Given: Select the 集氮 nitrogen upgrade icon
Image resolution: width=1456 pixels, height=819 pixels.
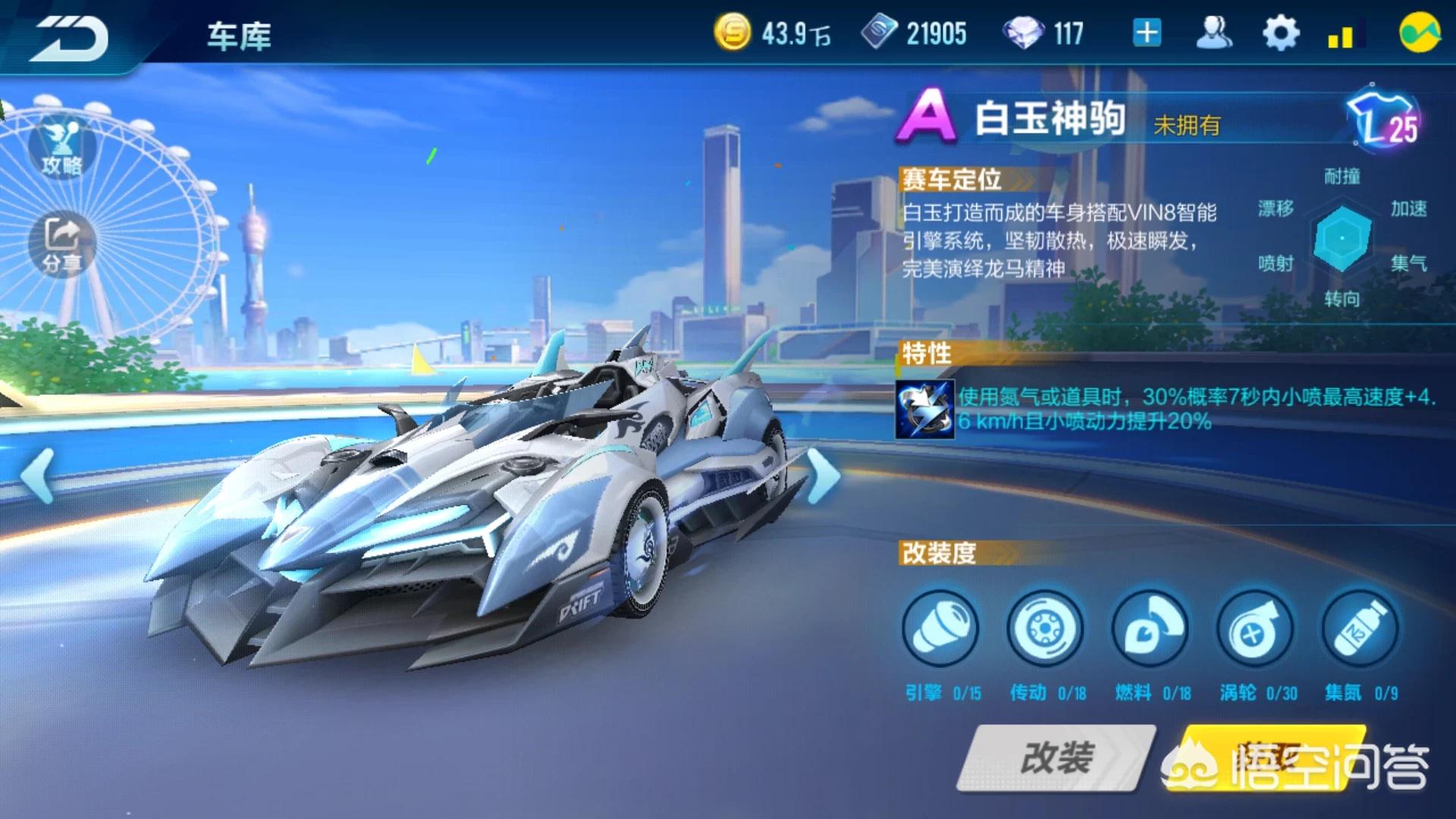Looking at the screenshot, I should [1360, 629].
